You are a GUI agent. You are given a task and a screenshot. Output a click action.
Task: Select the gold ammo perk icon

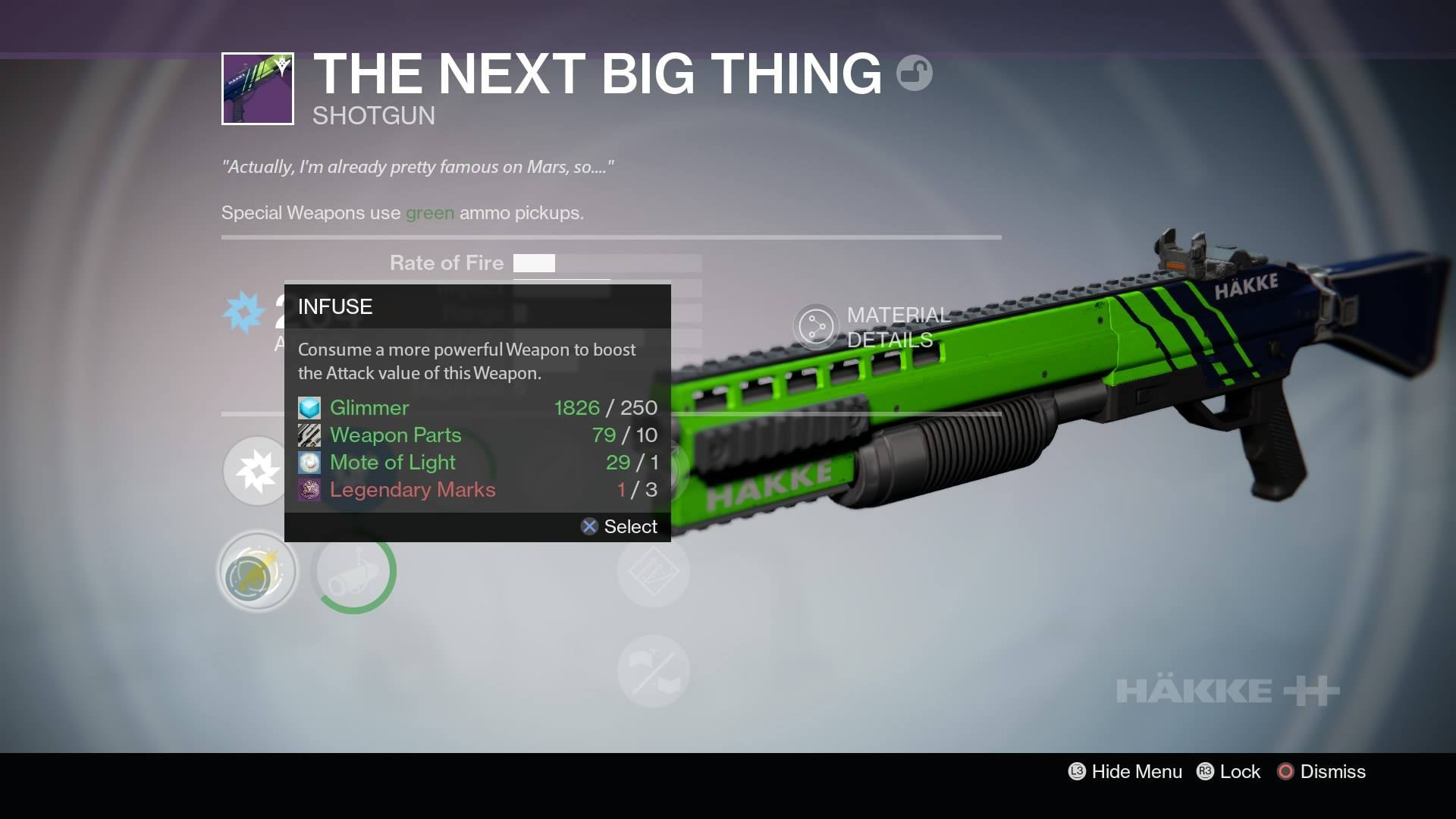tap(256, 571)
